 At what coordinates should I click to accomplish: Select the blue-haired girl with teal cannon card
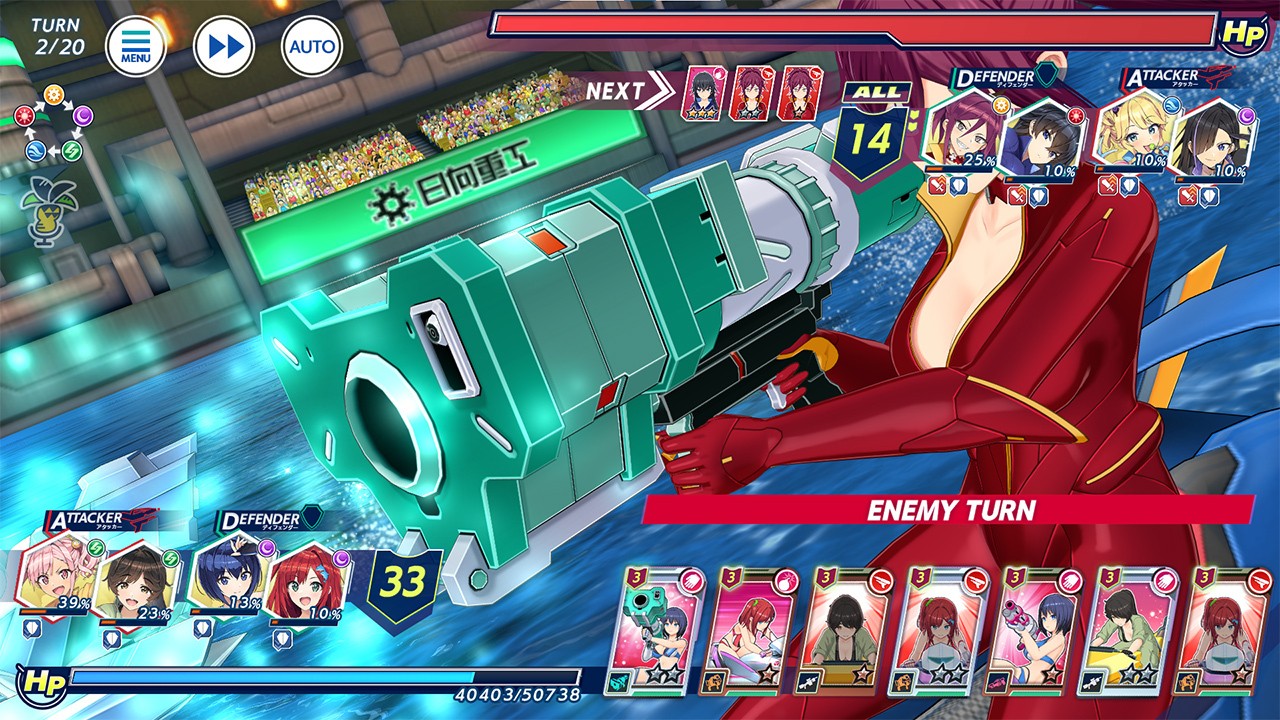(x=660, y=631)
